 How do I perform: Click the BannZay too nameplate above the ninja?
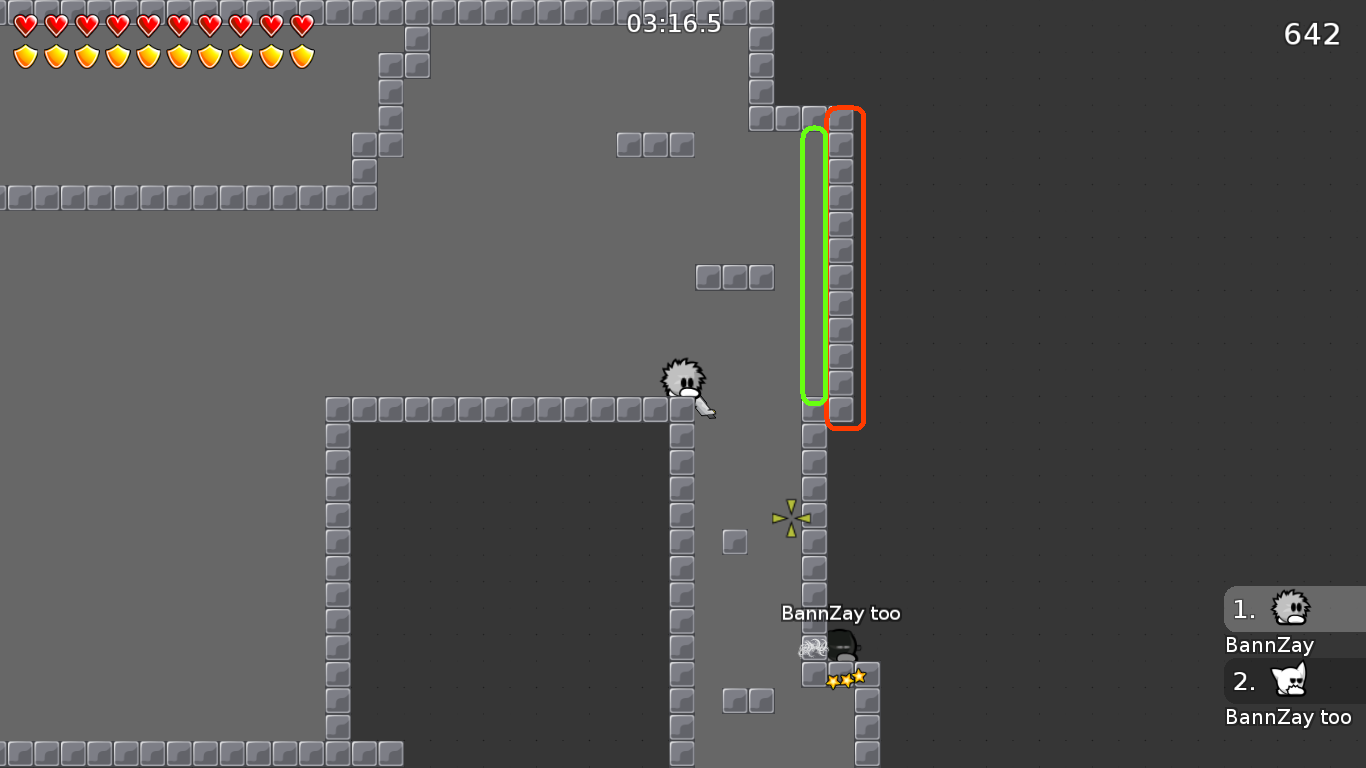[841, 613]
